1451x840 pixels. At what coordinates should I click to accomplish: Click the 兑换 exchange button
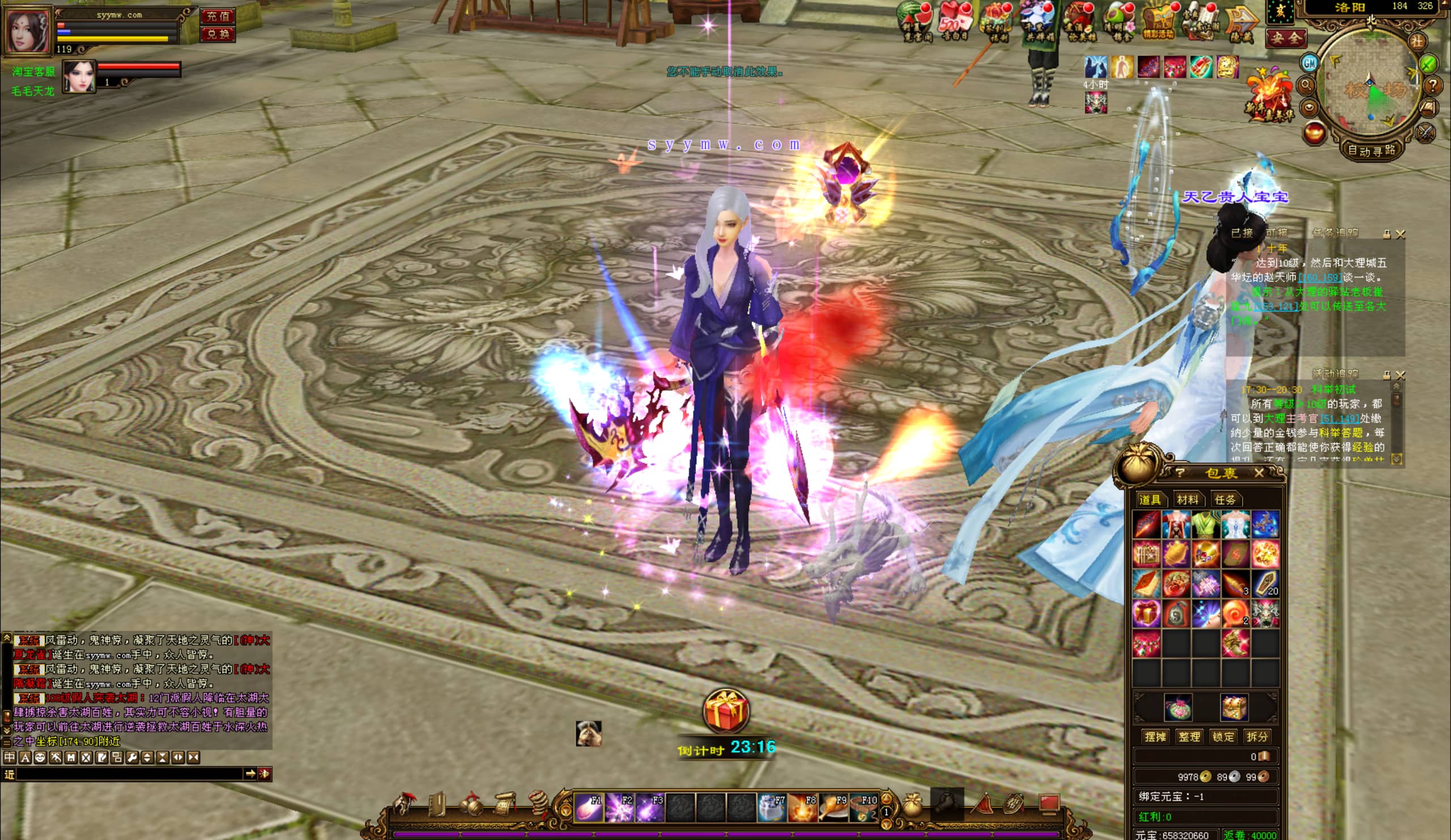pos(218,34)
